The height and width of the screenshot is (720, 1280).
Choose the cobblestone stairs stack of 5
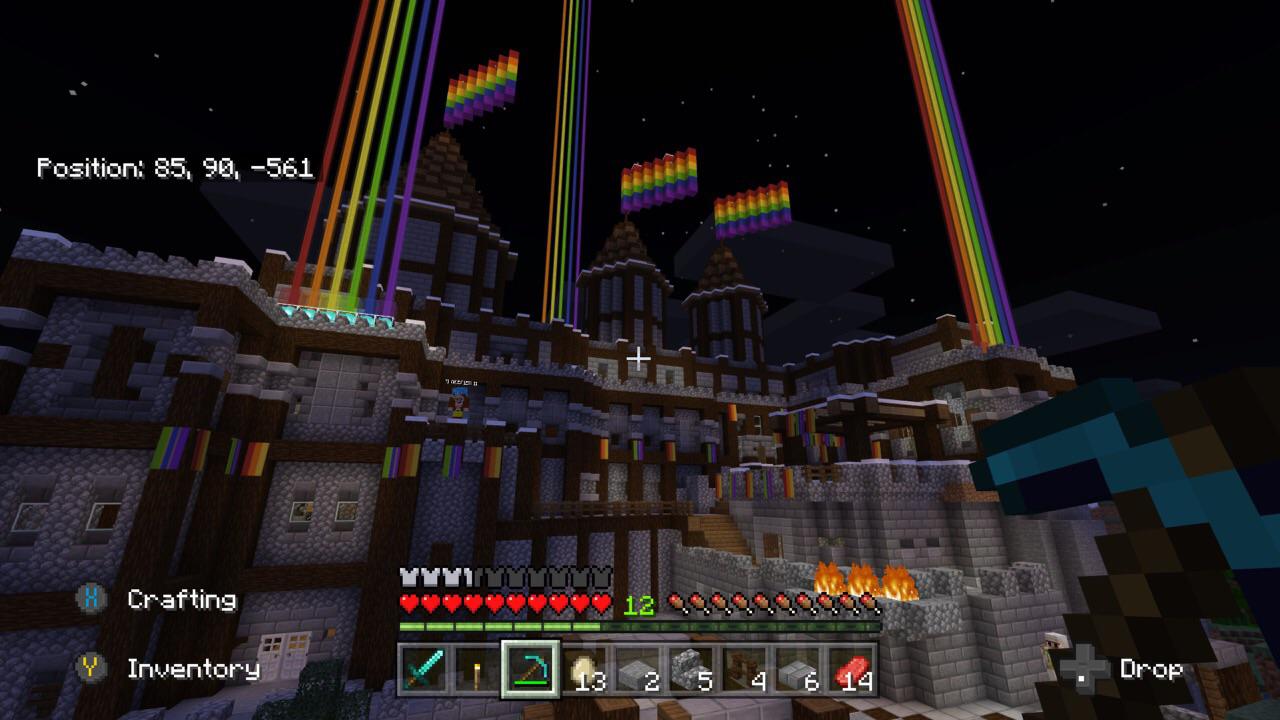[x=691, y=668]
